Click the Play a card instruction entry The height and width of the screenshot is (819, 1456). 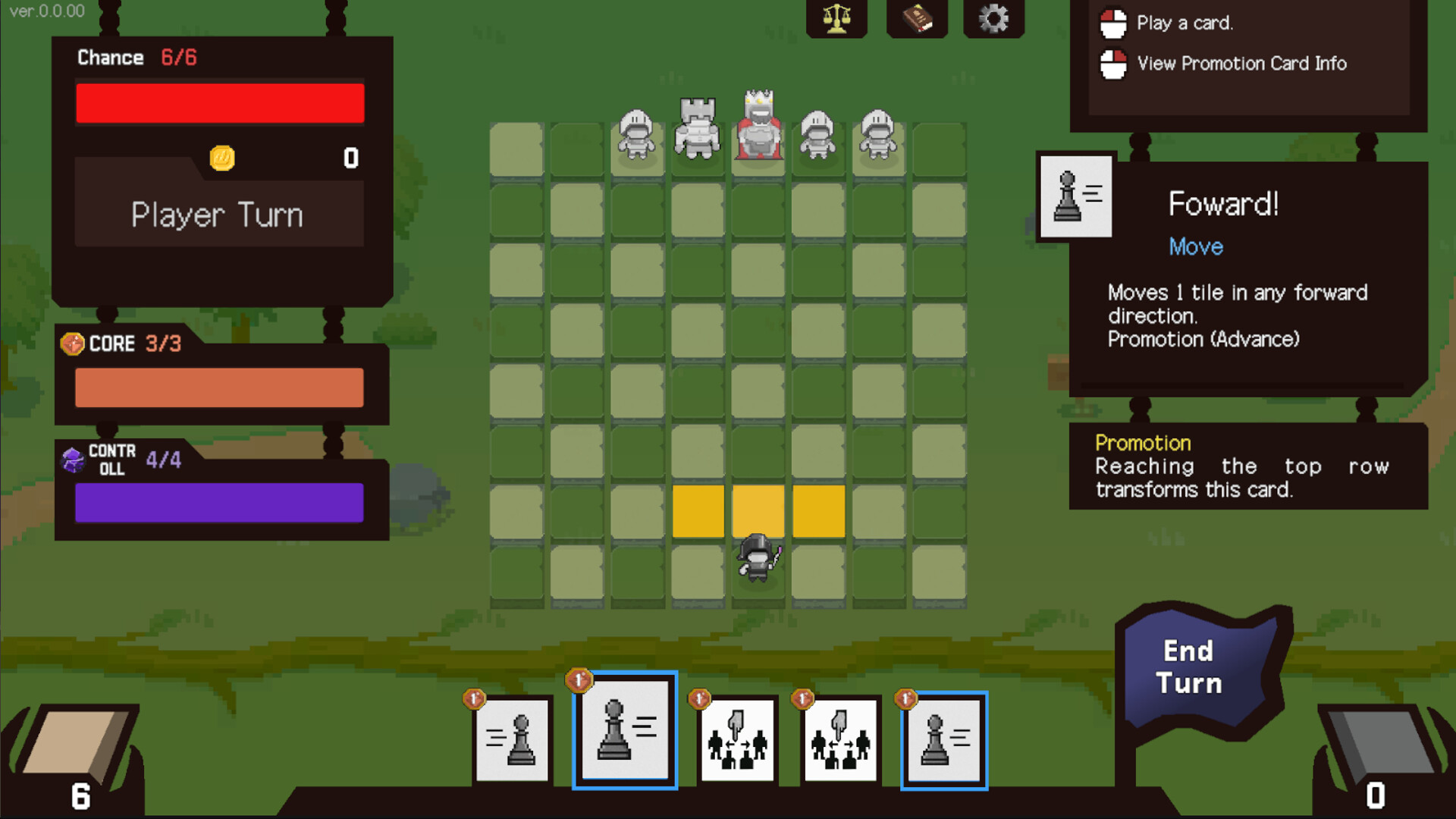point(1185,23)
